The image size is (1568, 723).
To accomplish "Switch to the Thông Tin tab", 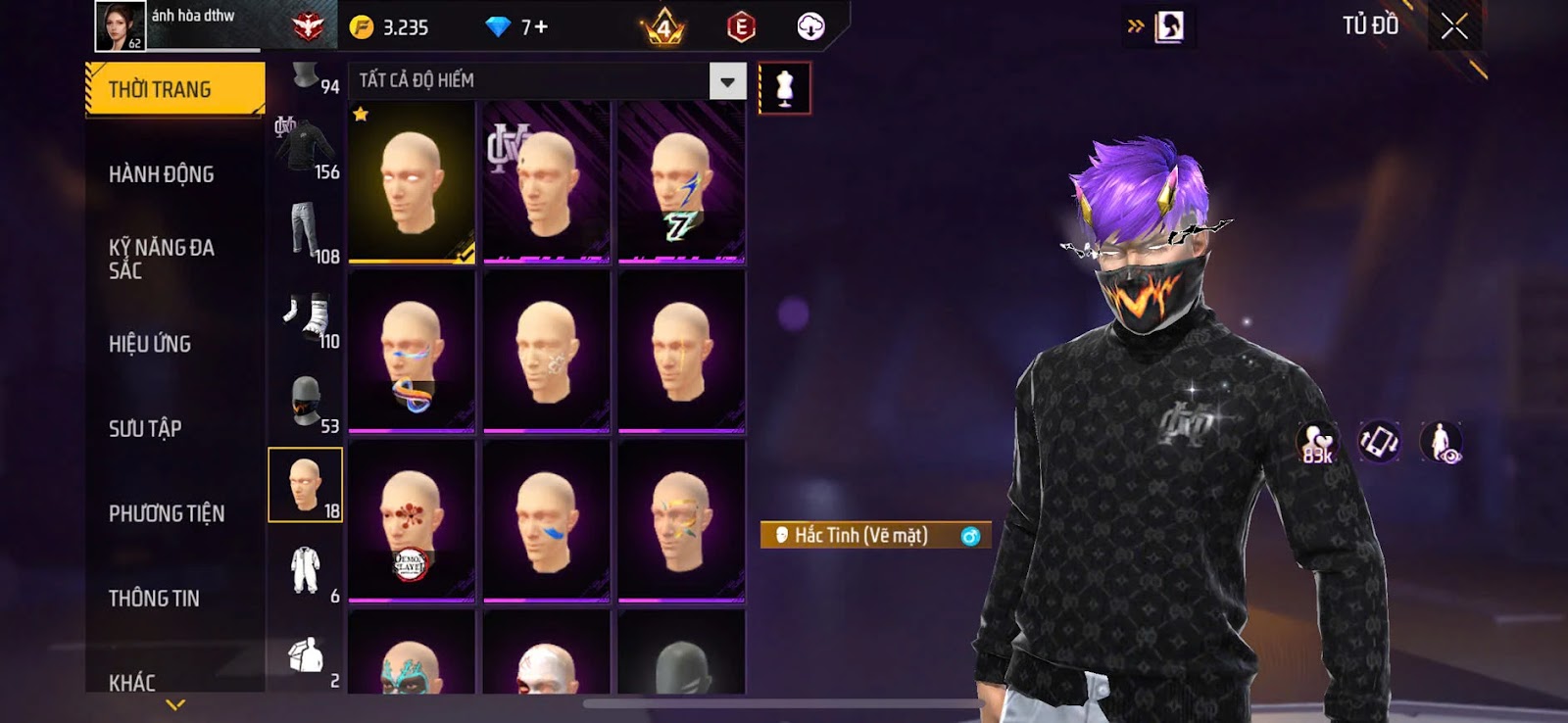I will tap(154, 598).
